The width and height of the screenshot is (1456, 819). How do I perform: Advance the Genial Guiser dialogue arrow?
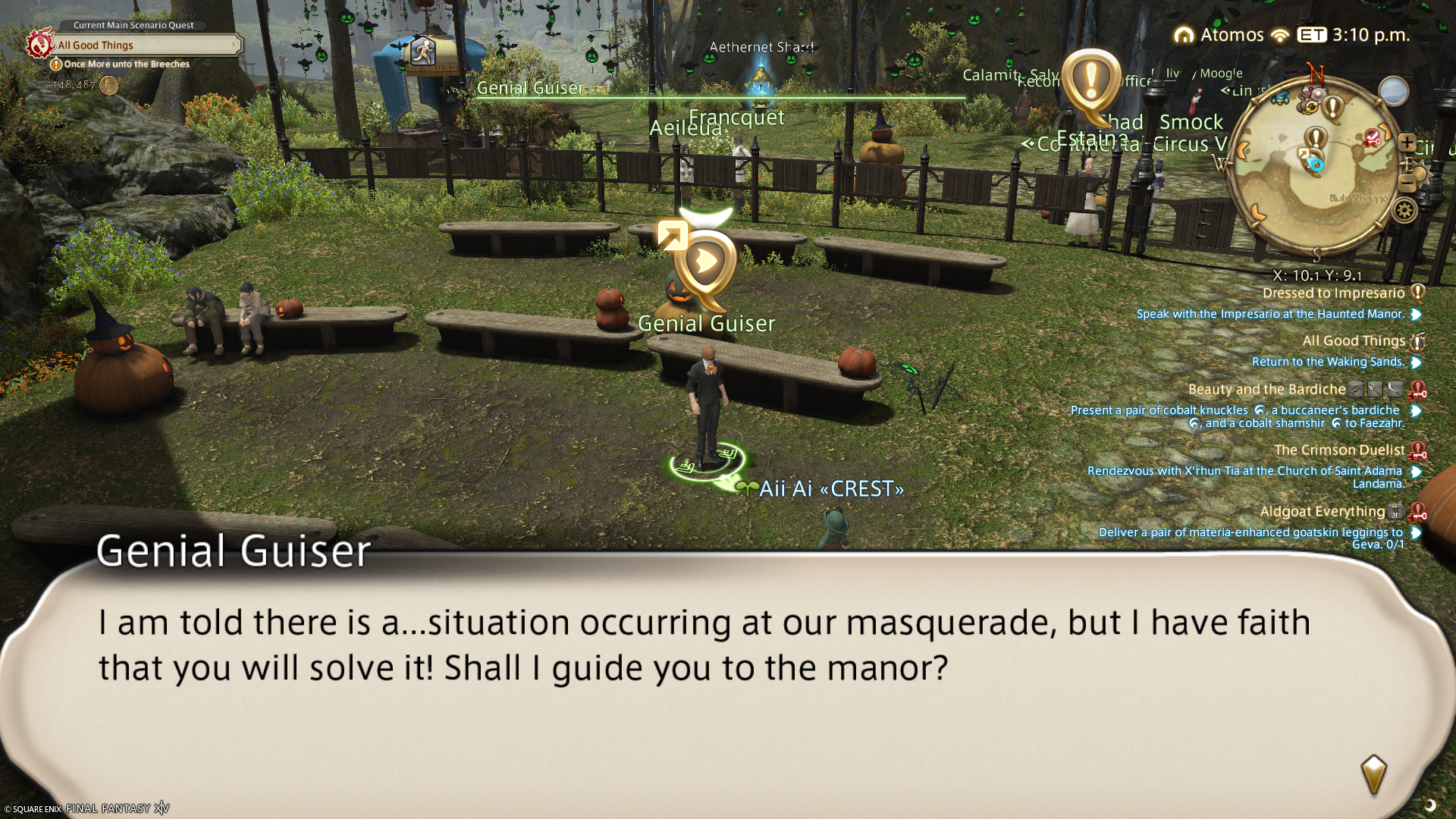click(1373, 774)
